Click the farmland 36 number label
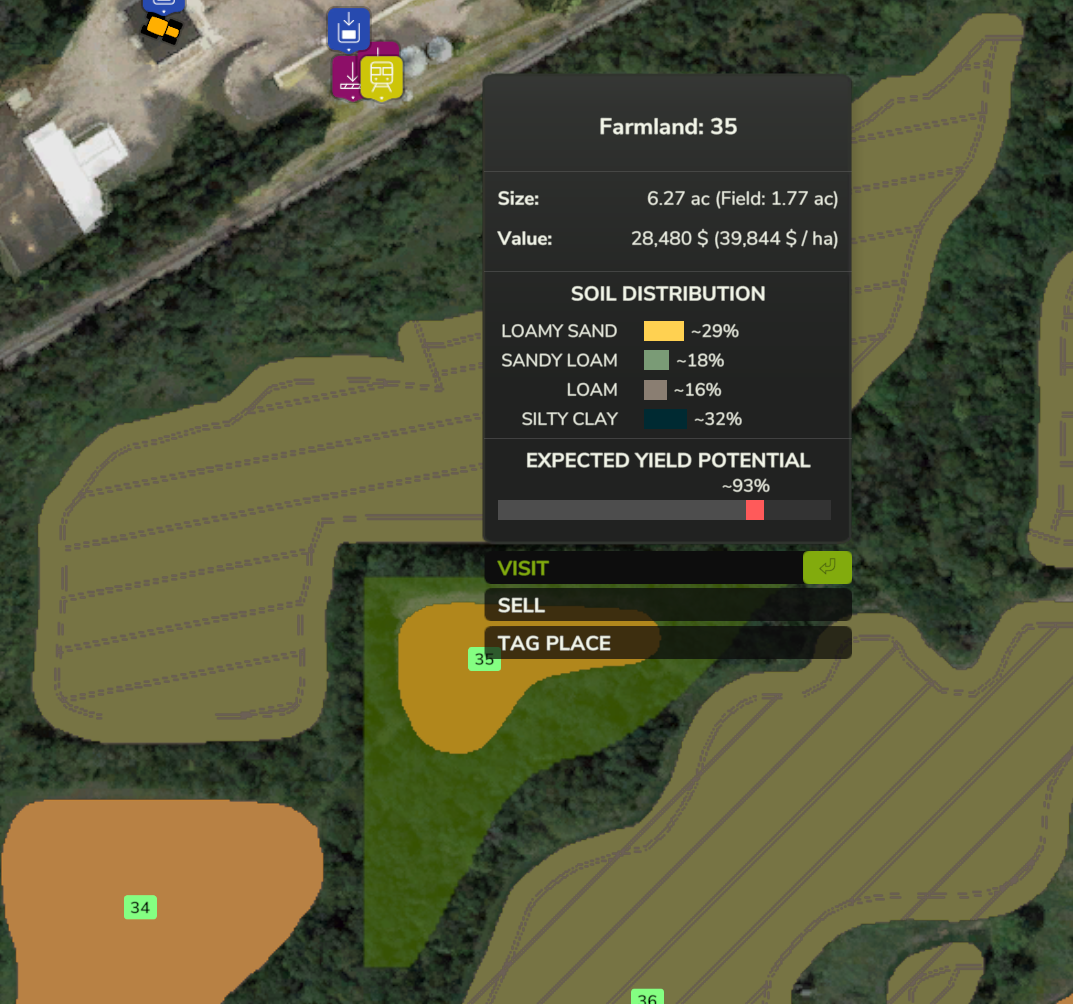The image size is (1073, 1004). pyautogui.click(x=647, y=997)
